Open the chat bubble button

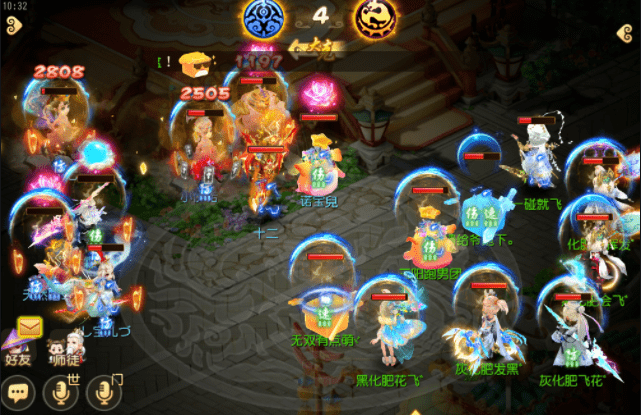coord(19,391)
